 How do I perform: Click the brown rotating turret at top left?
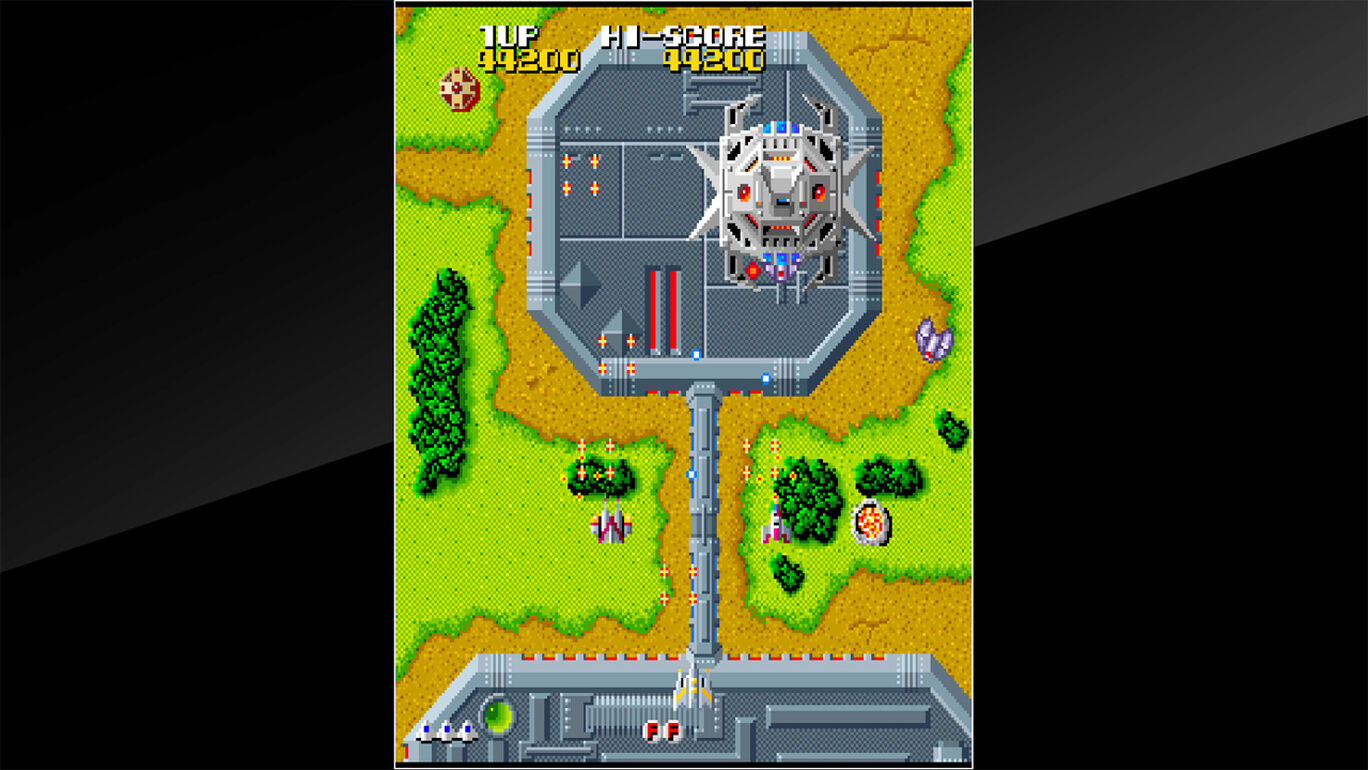460,87
